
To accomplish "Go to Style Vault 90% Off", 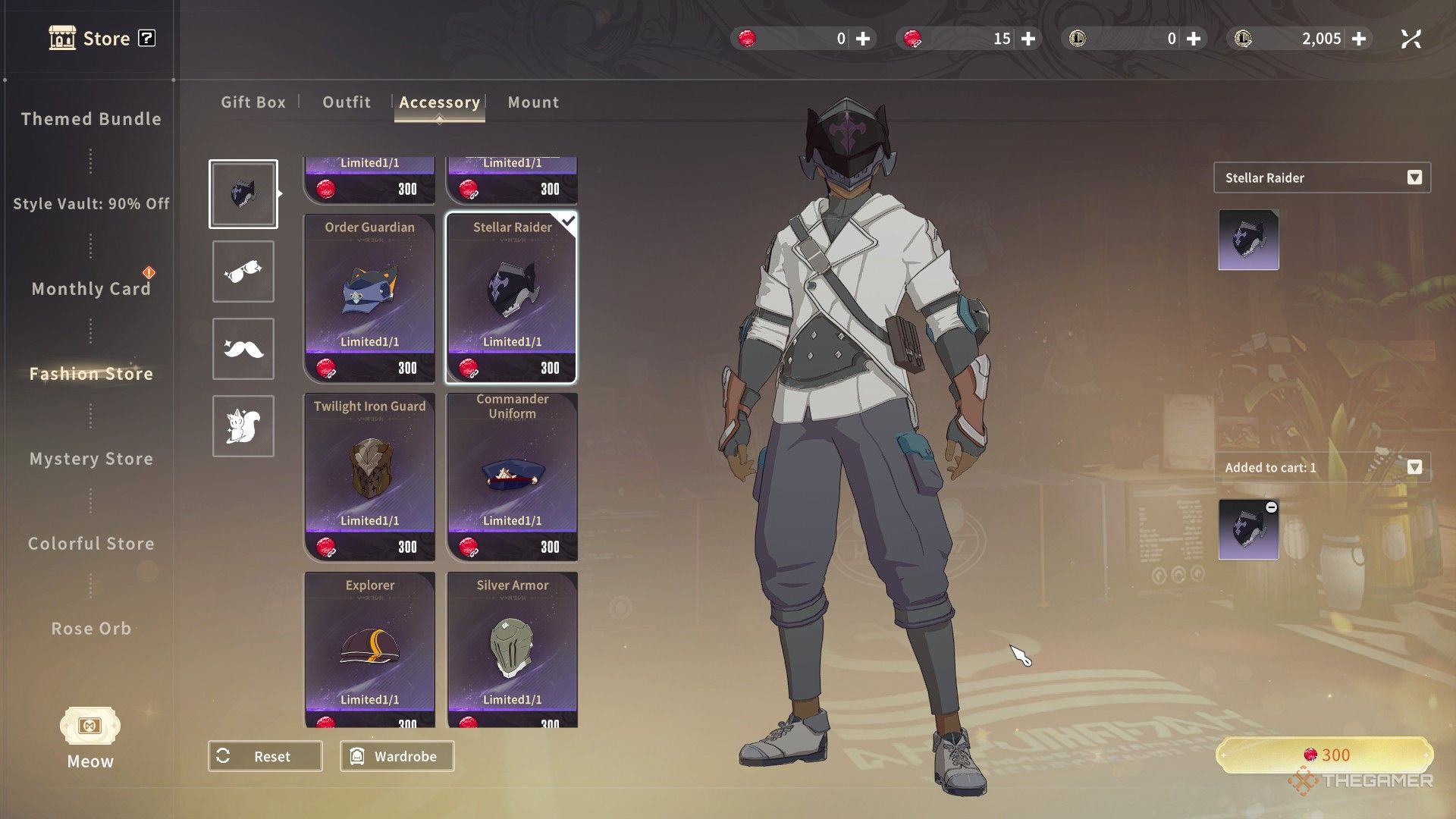I will pyautogui.click(x=91, y=204).
